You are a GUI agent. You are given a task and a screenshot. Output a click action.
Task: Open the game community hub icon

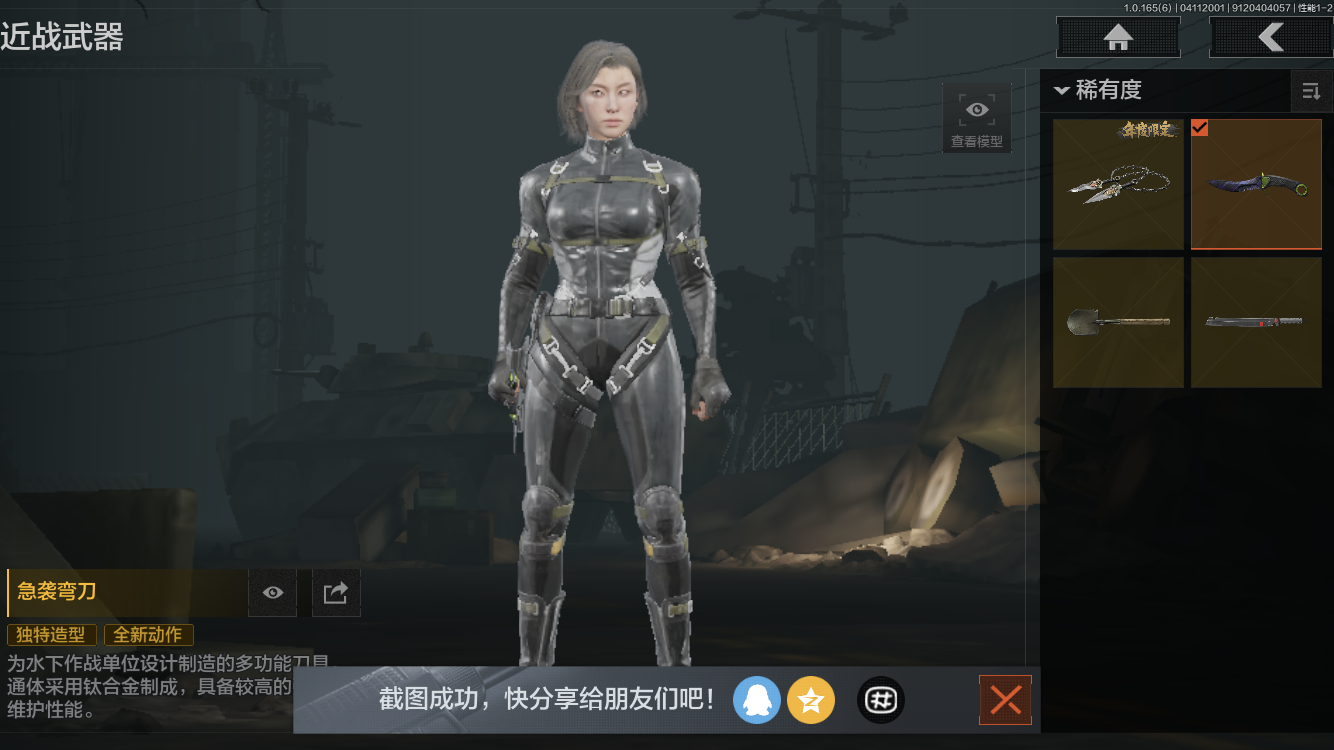click(880, 700)
